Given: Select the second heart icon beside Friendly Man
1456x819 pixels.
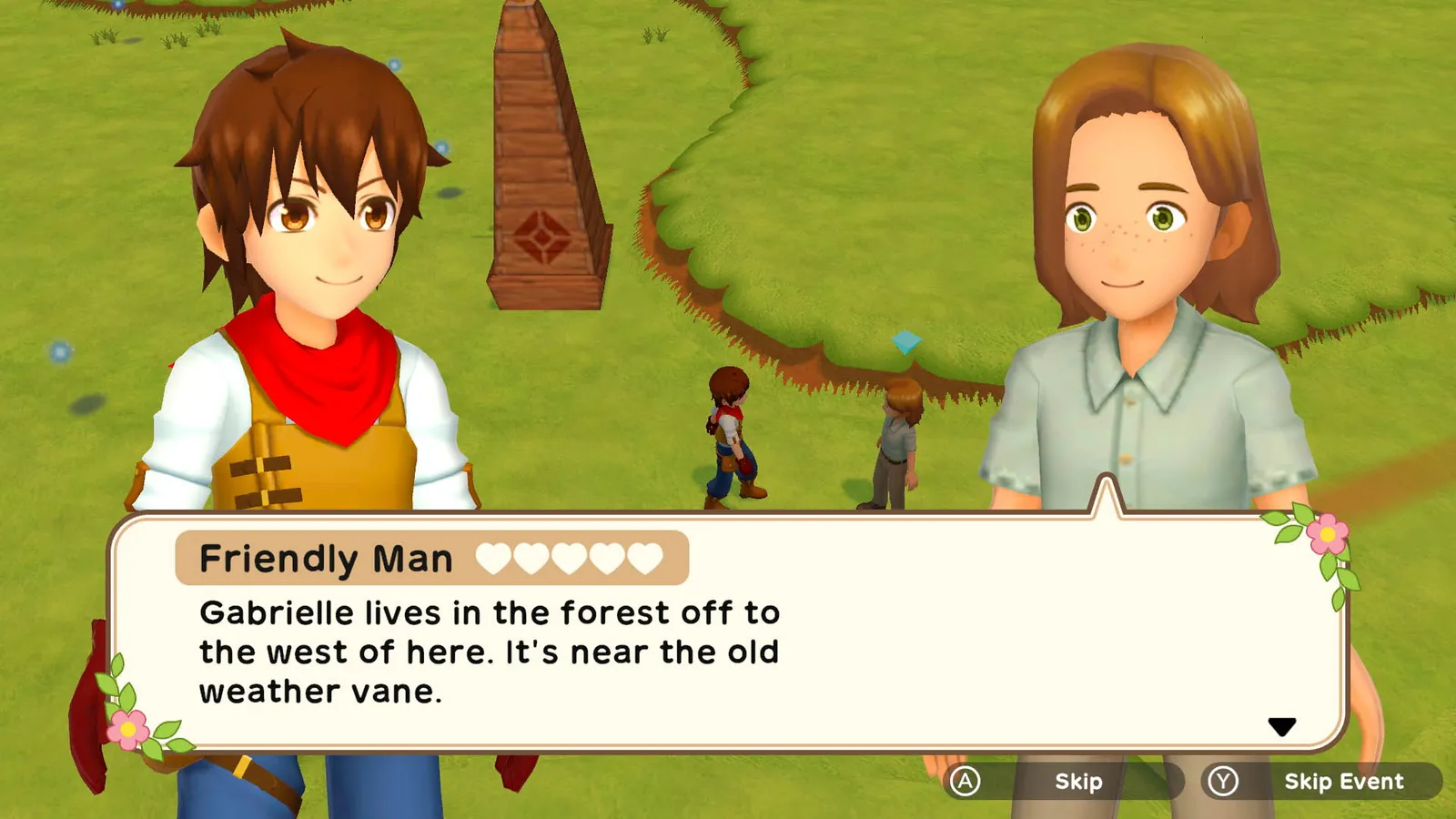Looking at the screenshot, I should (533, 558).
